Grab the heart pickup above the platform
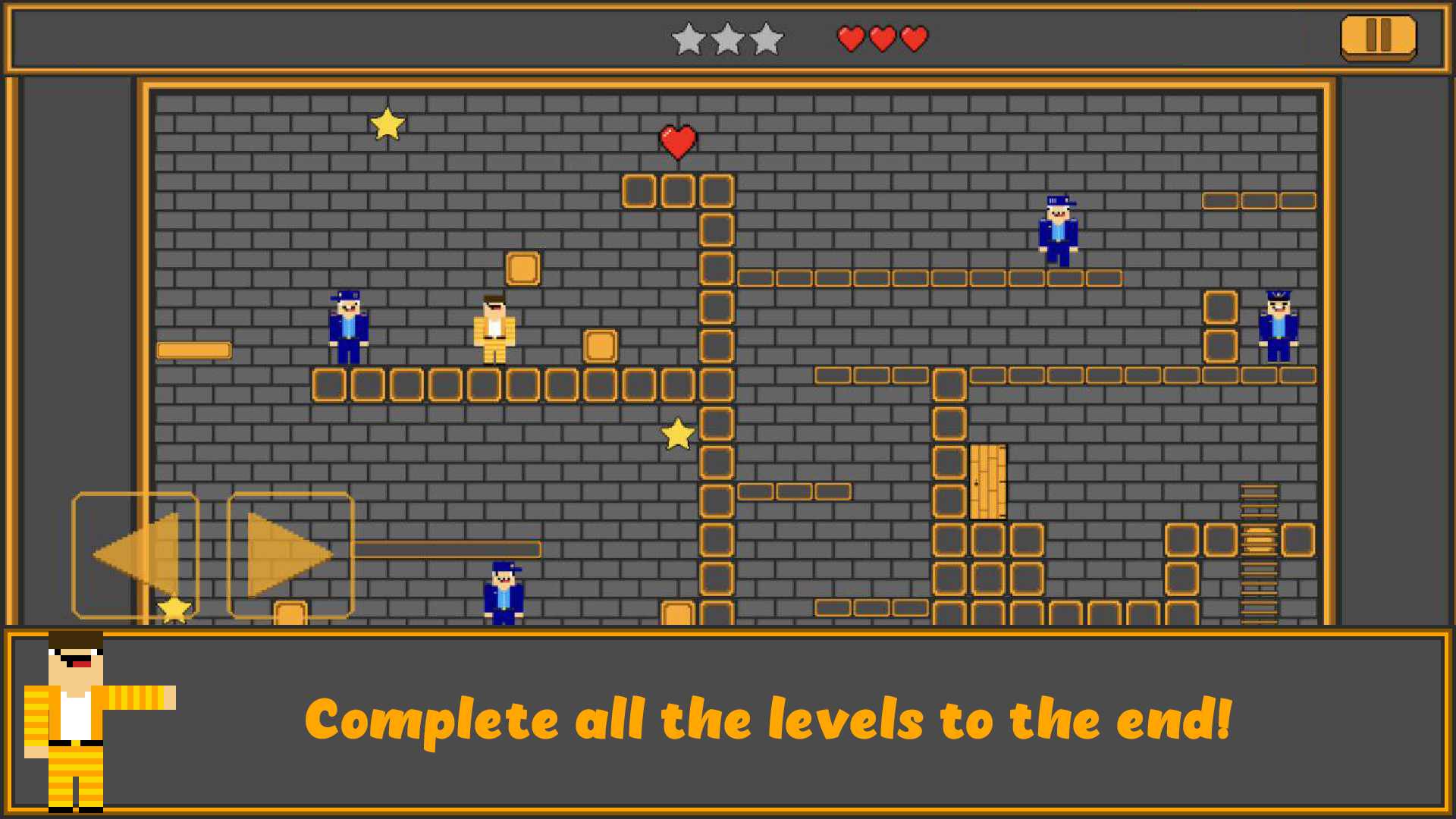This screenshot has width=1456, height=819. tap(677, 142)
